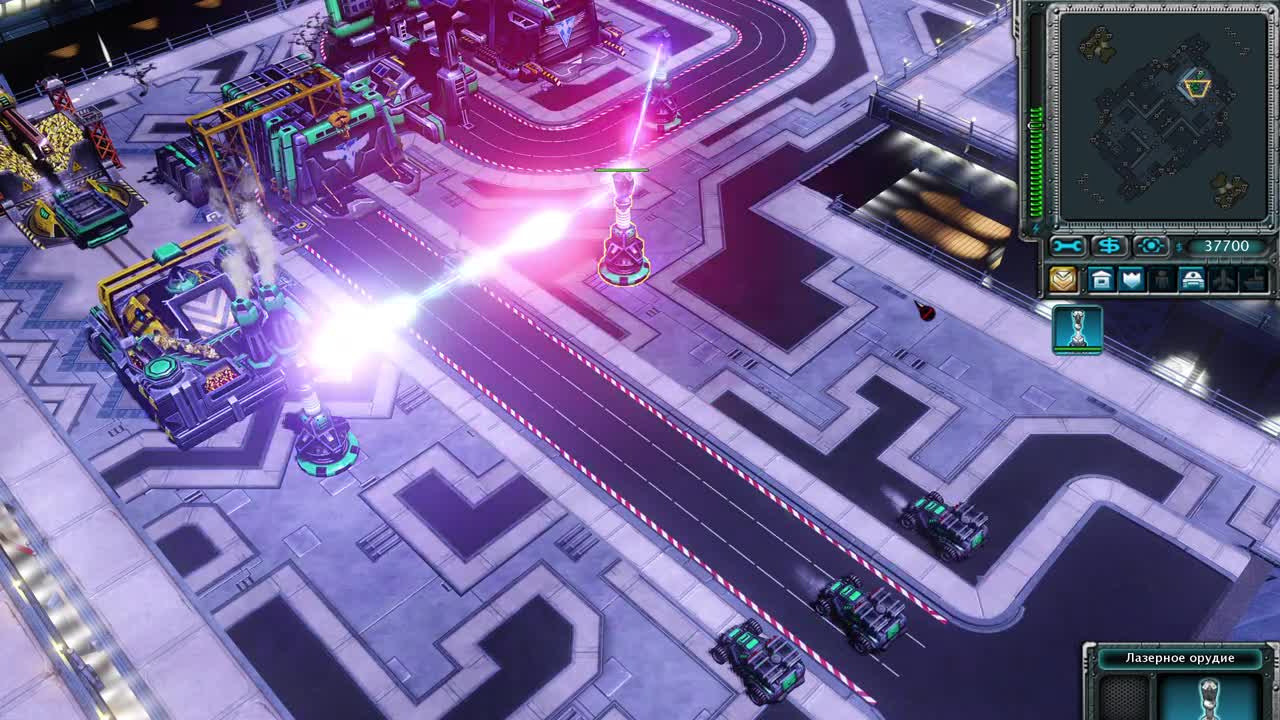Open the gold chevron rank tab
This screenshot has width=1280, height=720.
click(1062, 280)
